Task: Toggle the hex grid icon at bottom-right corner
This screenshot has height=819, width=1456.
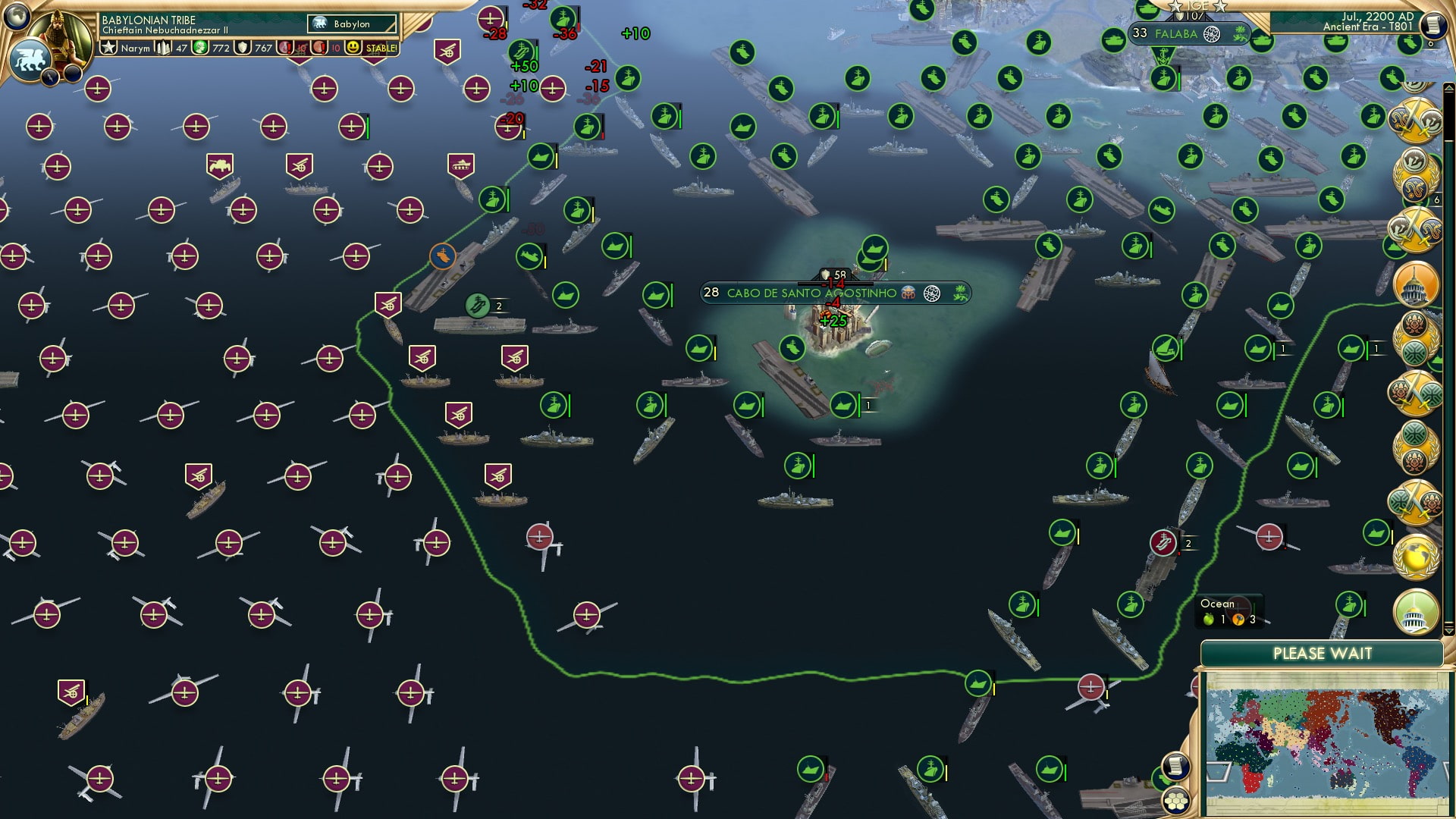Action: point(1176,802)
